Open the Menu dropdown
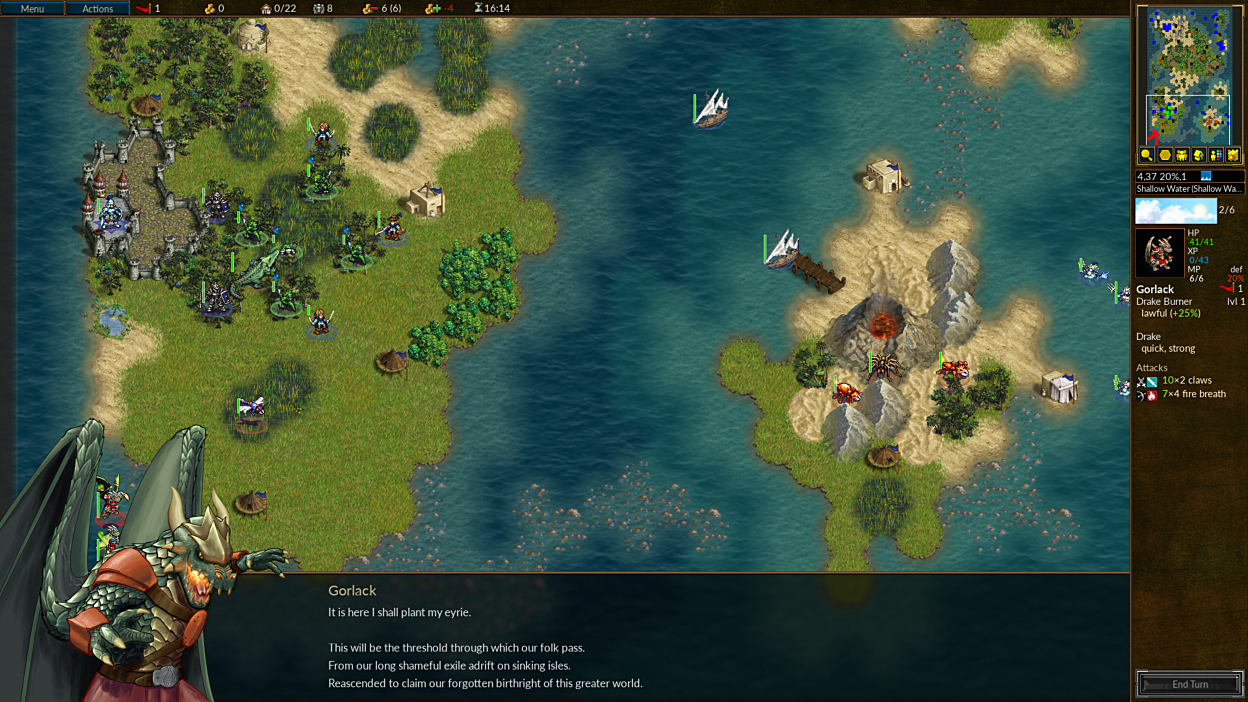This screenshot has width=1248, height=702. (x=32, y=8)
